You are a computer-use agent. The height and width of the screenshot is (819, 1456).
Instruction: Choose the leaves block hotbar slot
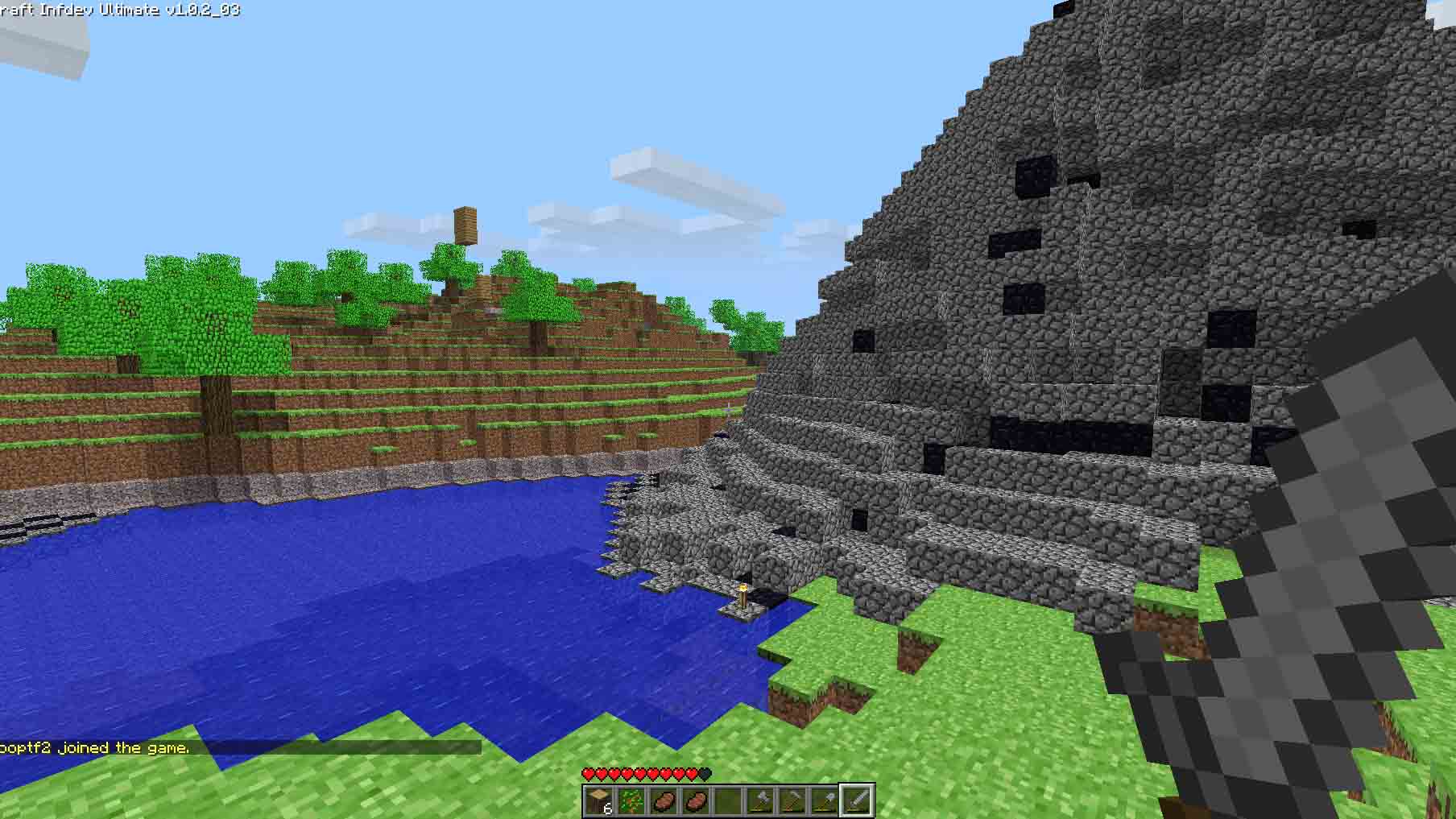631,801
